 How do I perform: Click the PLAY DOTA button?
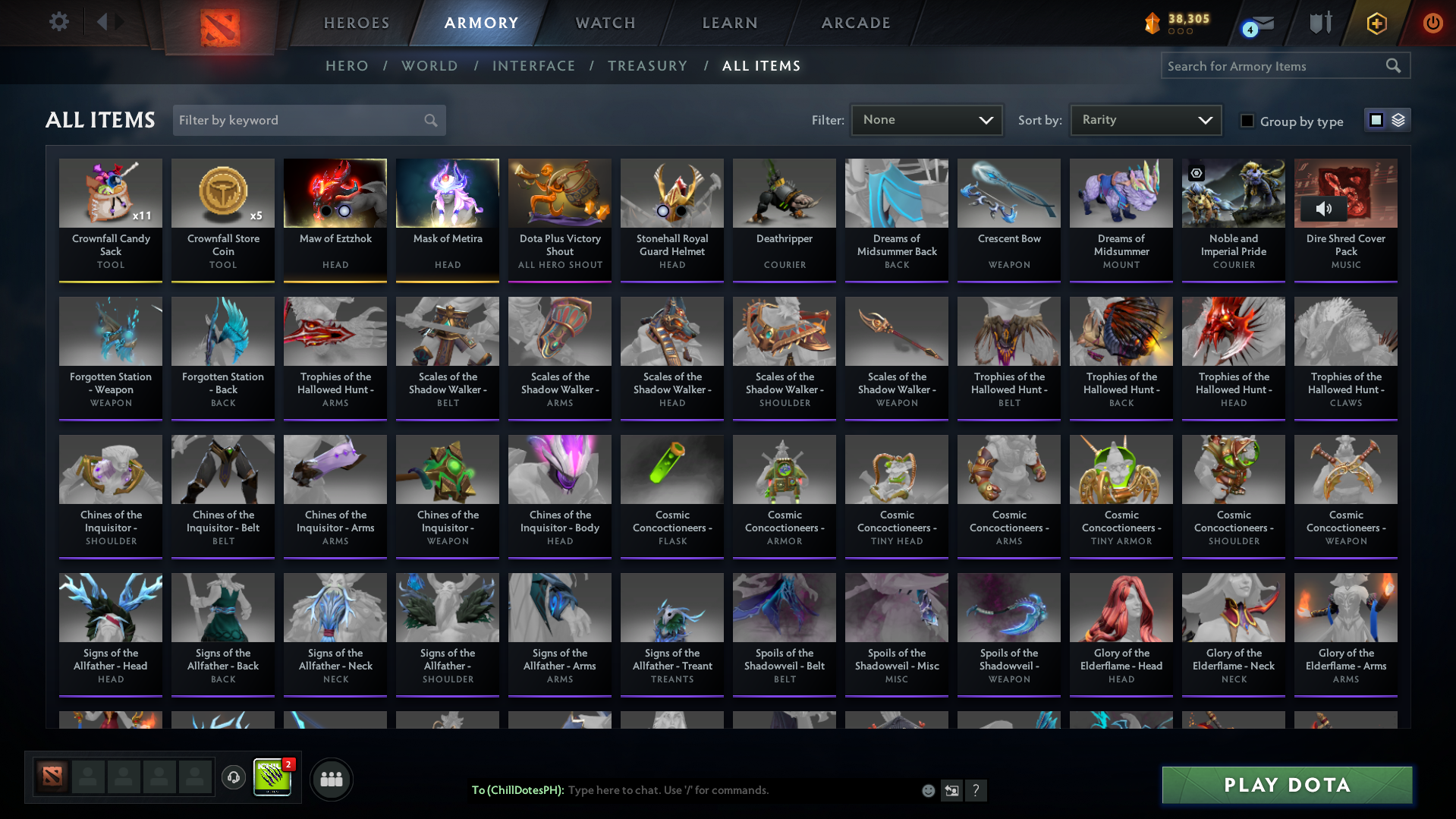[x=1285, y=785]
